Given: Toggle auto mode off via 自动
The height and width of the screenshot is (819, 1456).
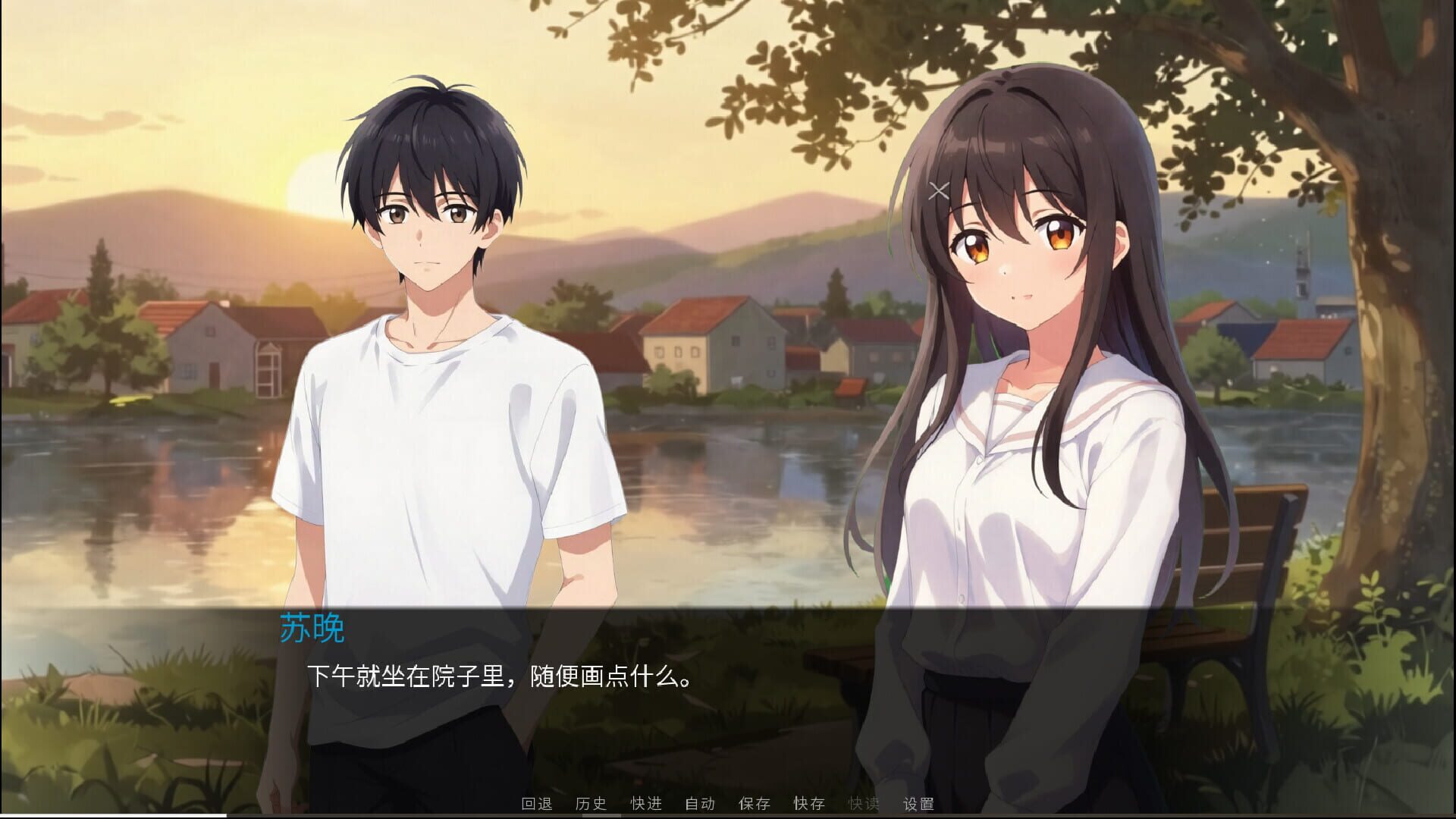Looking at the screenshot, I should [700, 804].
